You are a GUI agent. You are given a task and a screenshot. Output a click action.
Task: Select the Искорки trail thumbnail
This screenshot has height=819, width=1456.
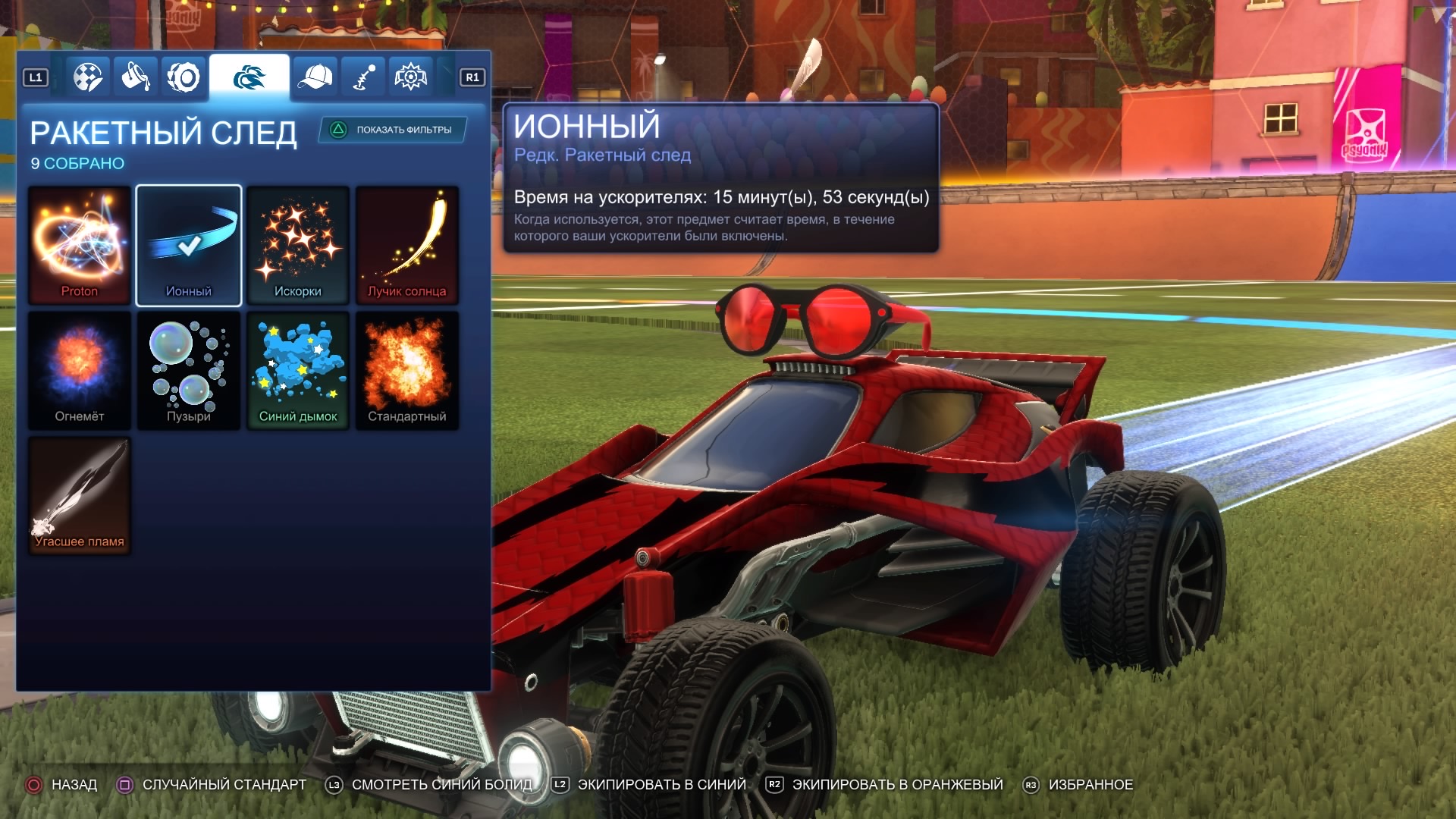coord(298,244)
